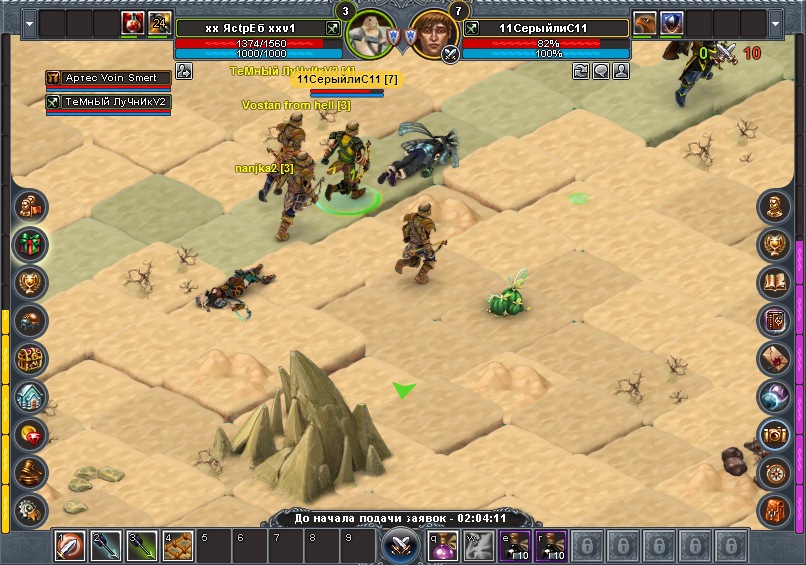Take a screenshot with the camera icon
This screenshot has width=806, height=565.
coord(775,434)
